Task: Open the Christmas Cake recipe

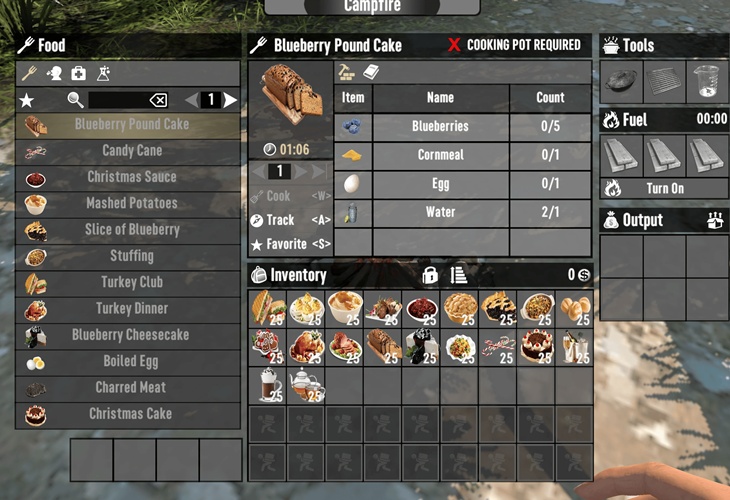Action: tap(130, 414)
